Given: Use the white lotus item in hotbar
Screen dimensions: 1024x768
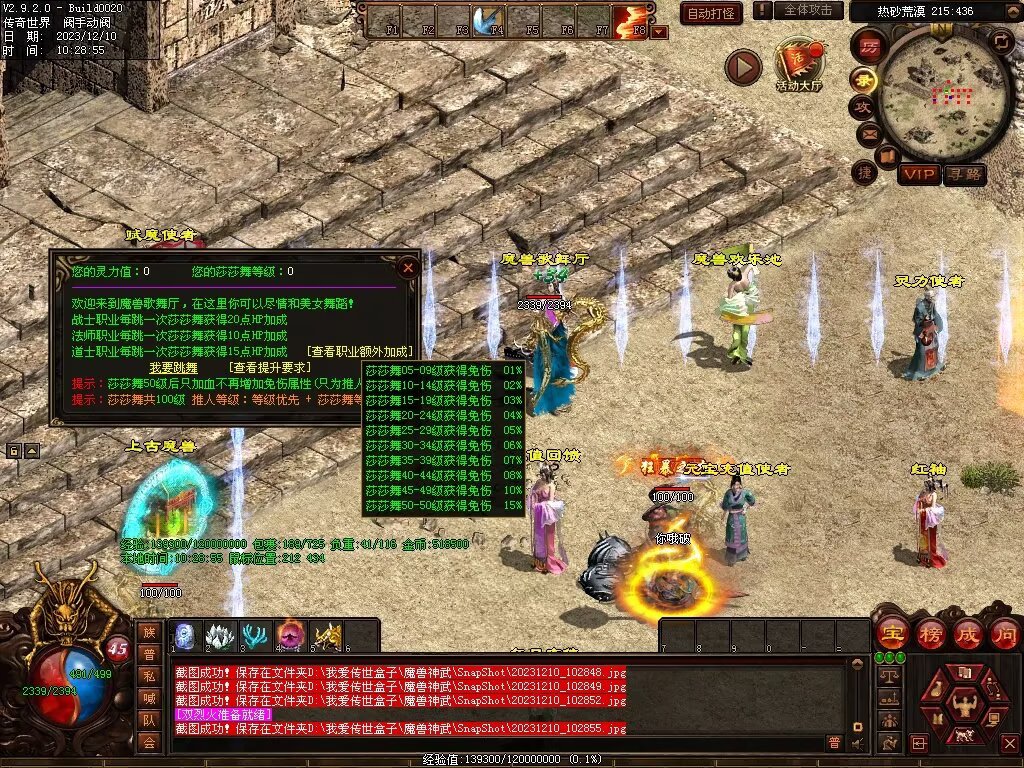Looking at the screenshot, I should coord(219,635).
